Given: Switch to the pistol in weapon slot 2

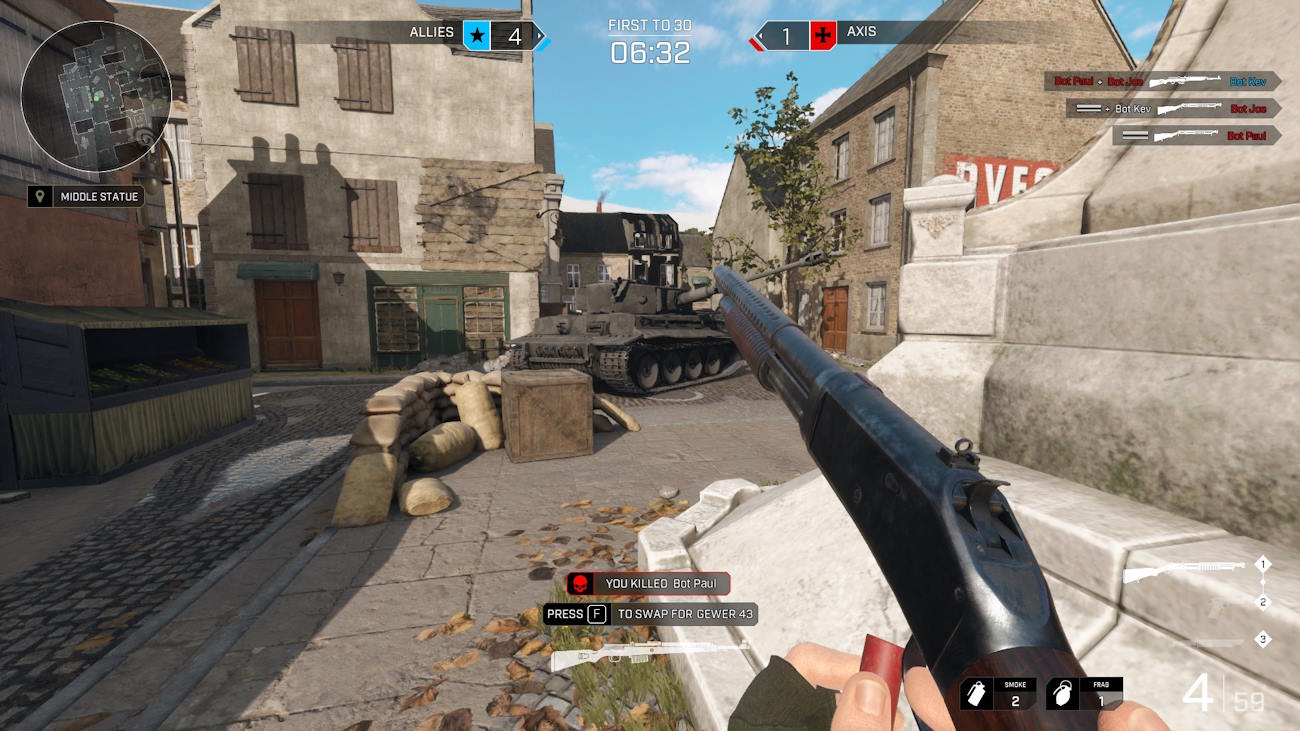Looking at the screenshot, I should (1215, 605).
